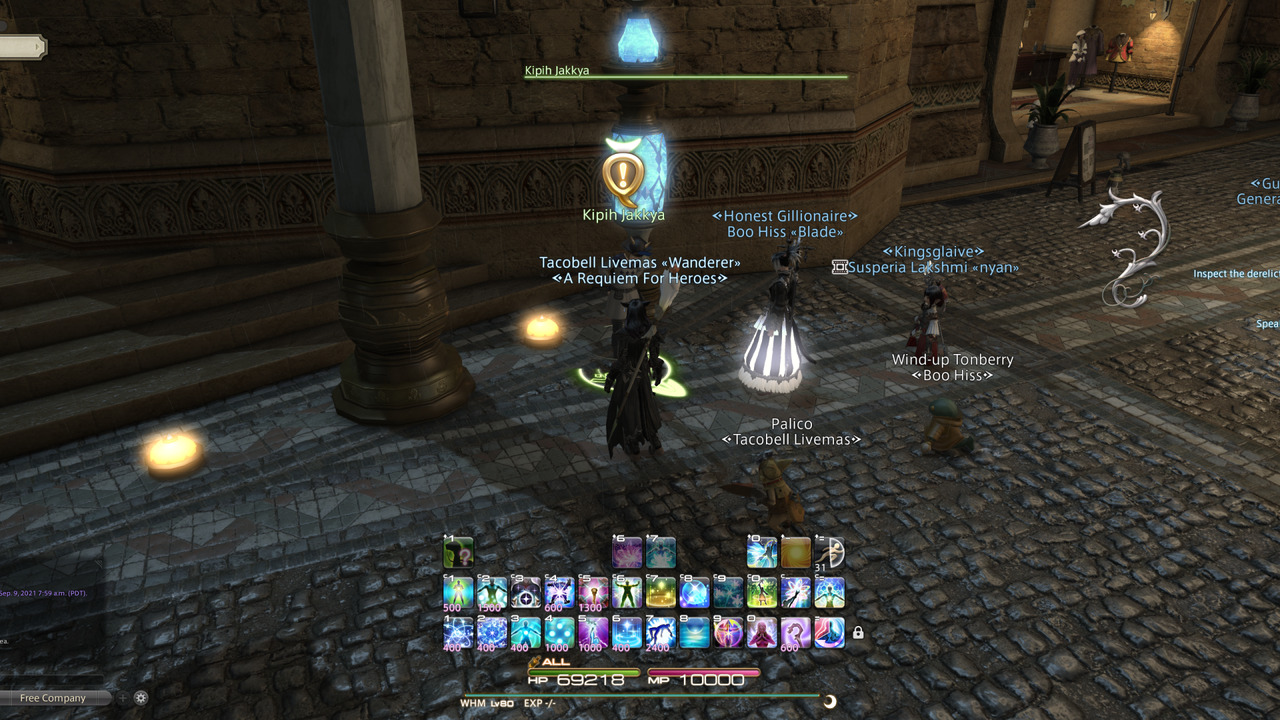Open chat settings via the gear icon
Screen dimensions: 1280x720
[140, 697]
